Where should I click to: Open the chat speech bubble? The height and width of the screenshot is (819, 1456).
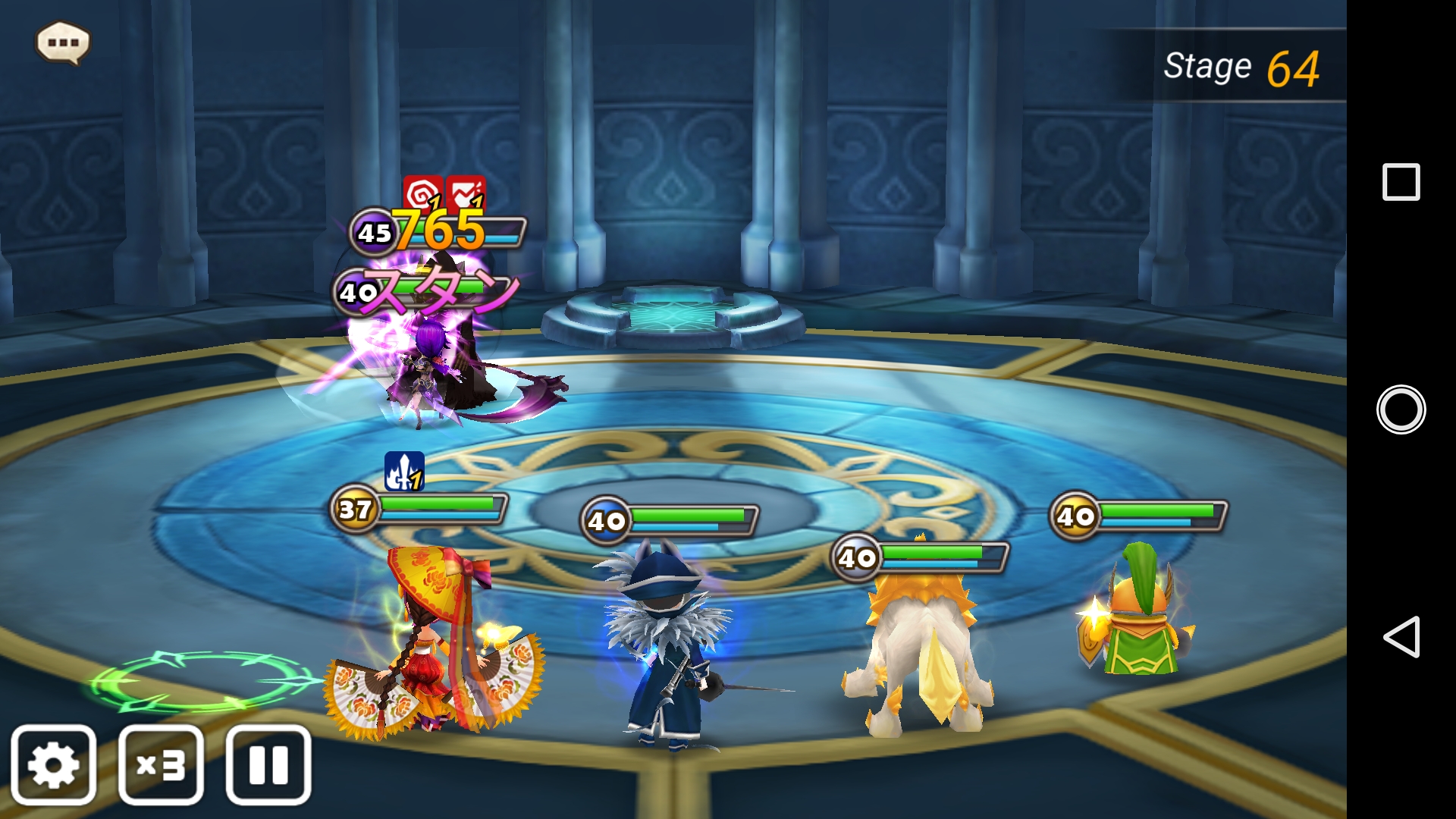63,42
